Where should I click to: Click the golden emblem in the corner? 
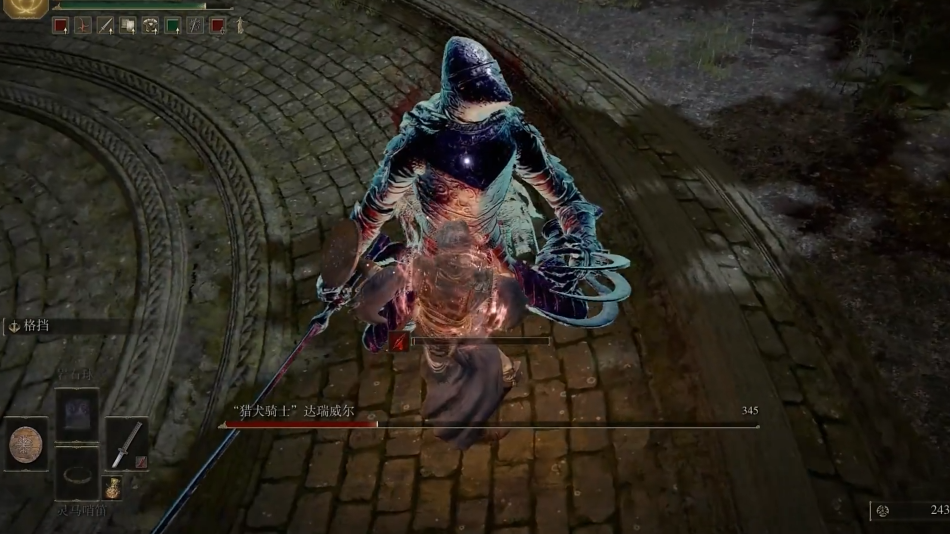click(23, 9)
